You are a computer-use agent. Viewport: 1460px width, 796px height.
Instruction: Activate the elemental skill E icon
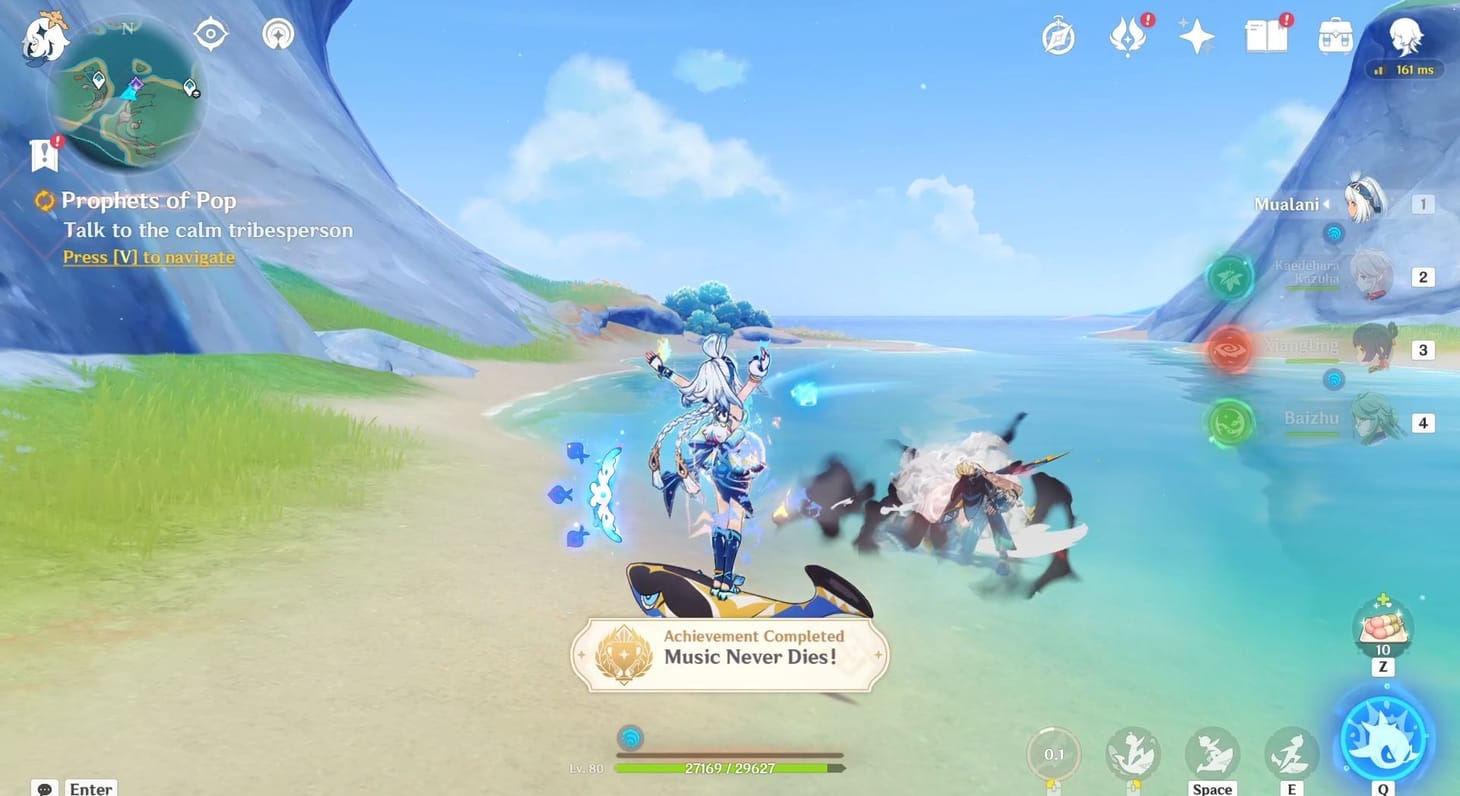(1290, 750)
